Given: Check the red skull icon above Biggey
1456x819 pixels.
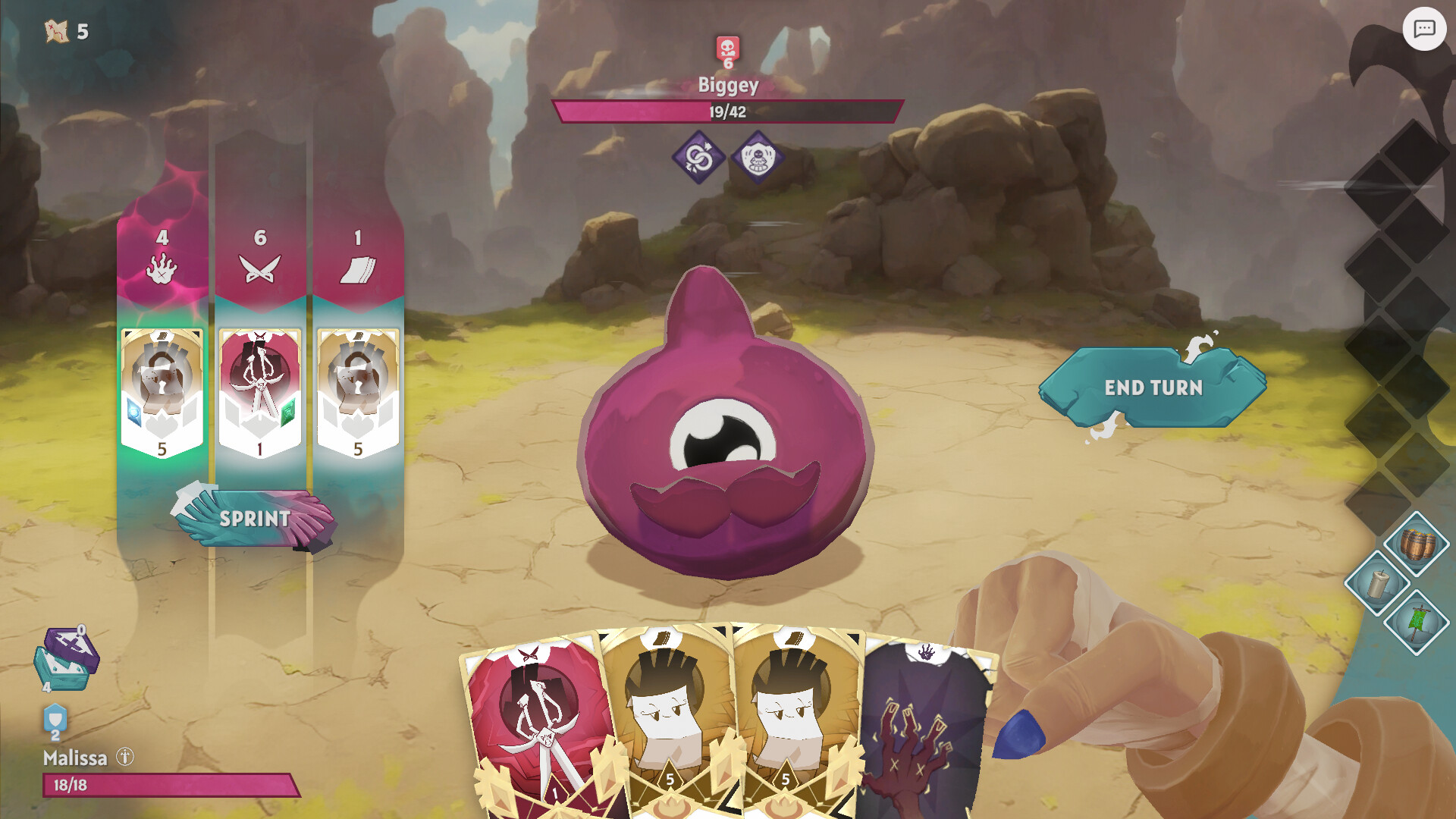Looking at the screenshot, I should click(x=727, y=50).
